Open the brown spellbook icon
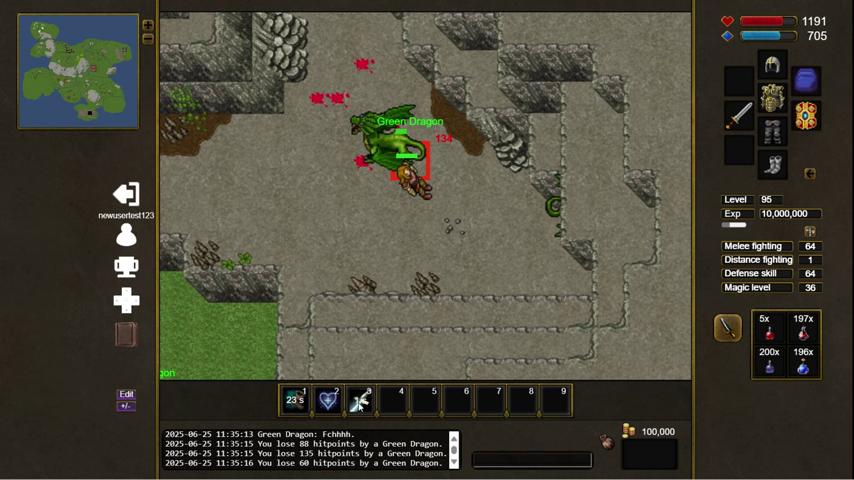The width and height of the screenshot is (854, 480). tap(126, 334)
